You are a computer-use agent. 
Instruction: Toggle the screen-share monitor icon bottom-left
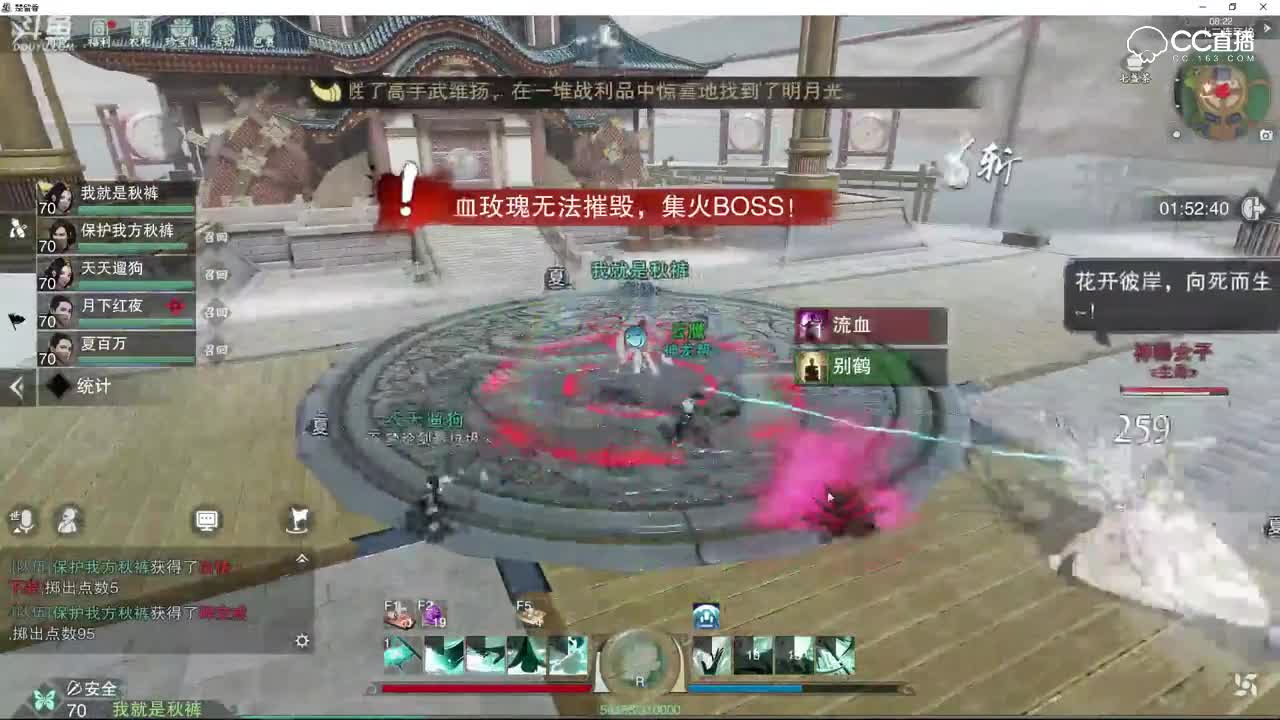point(207,519)
